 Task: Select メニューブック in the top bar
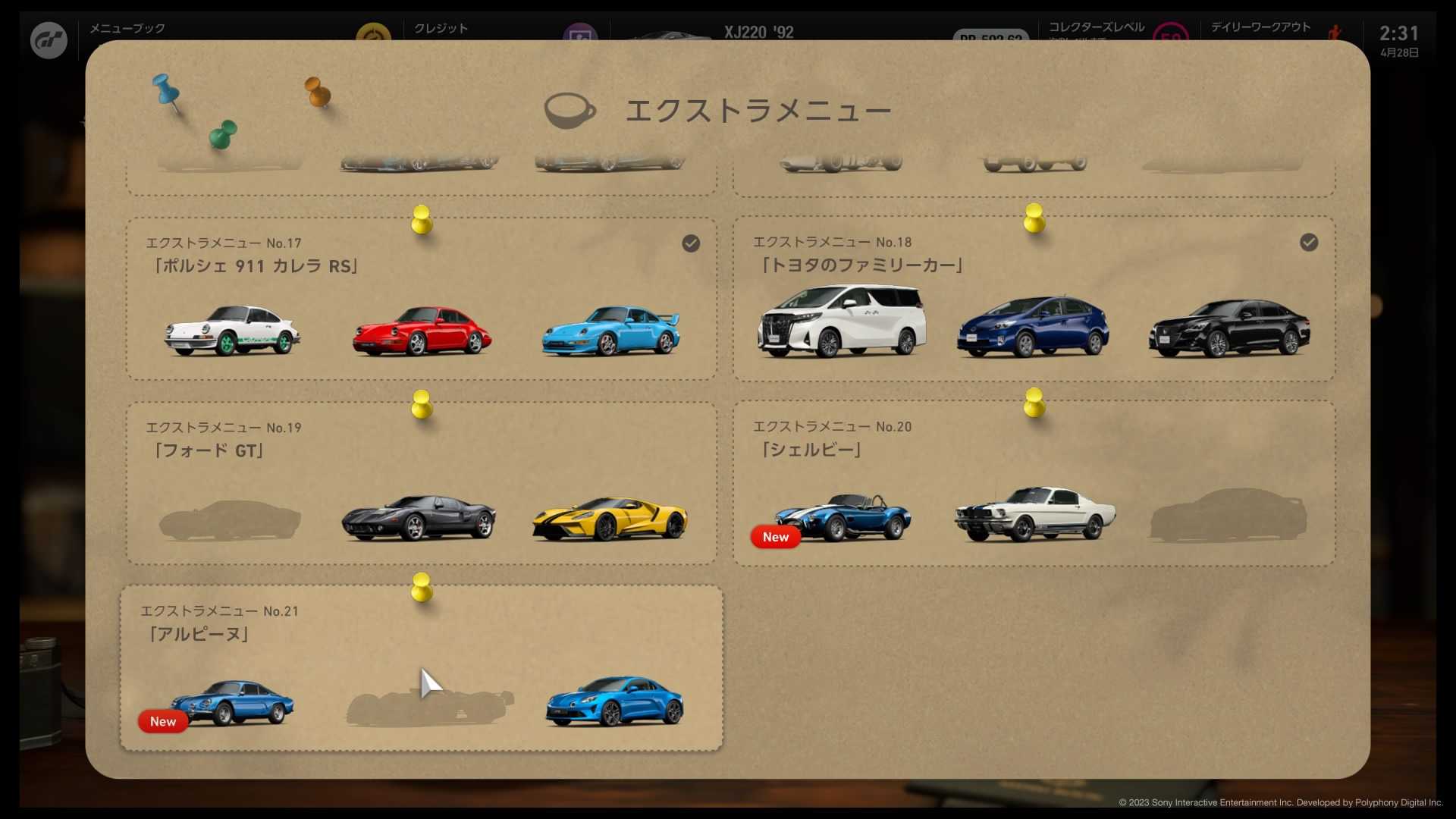[x=126, y=29]
